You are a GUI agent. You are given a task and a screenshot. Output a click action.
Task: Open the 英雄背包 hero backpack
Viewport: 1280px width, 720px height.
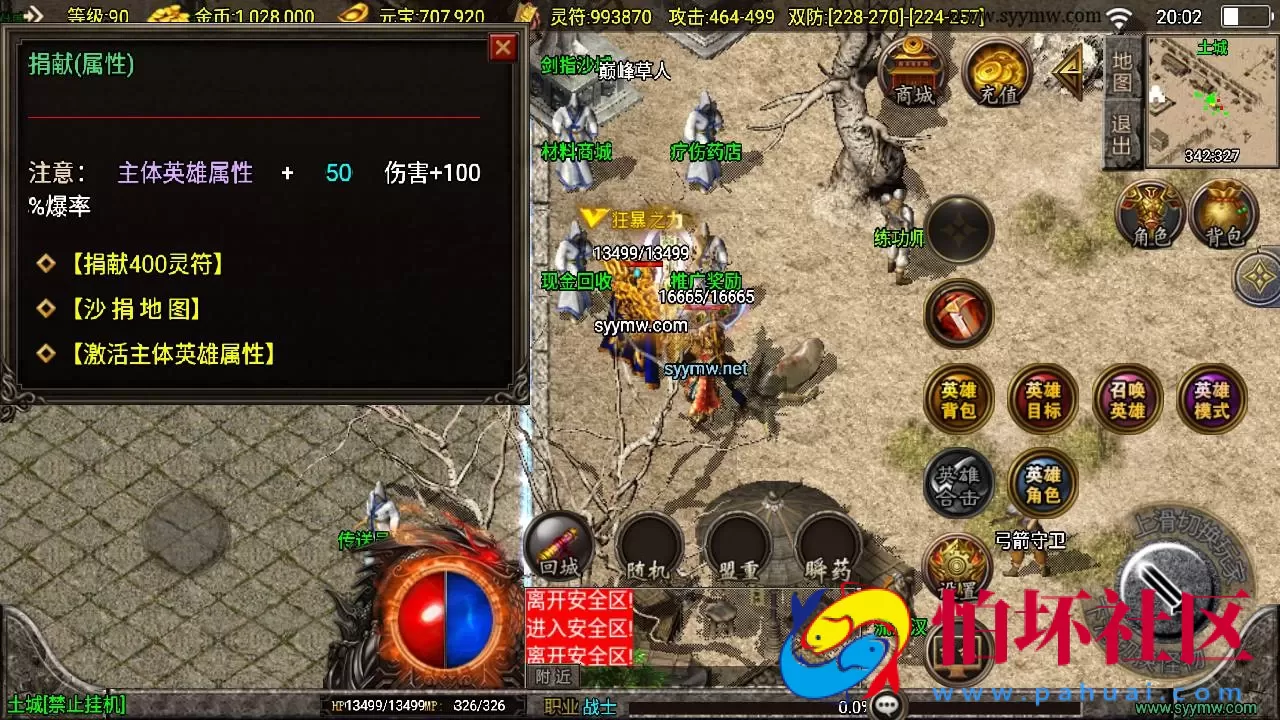click(x=958, y=399)
